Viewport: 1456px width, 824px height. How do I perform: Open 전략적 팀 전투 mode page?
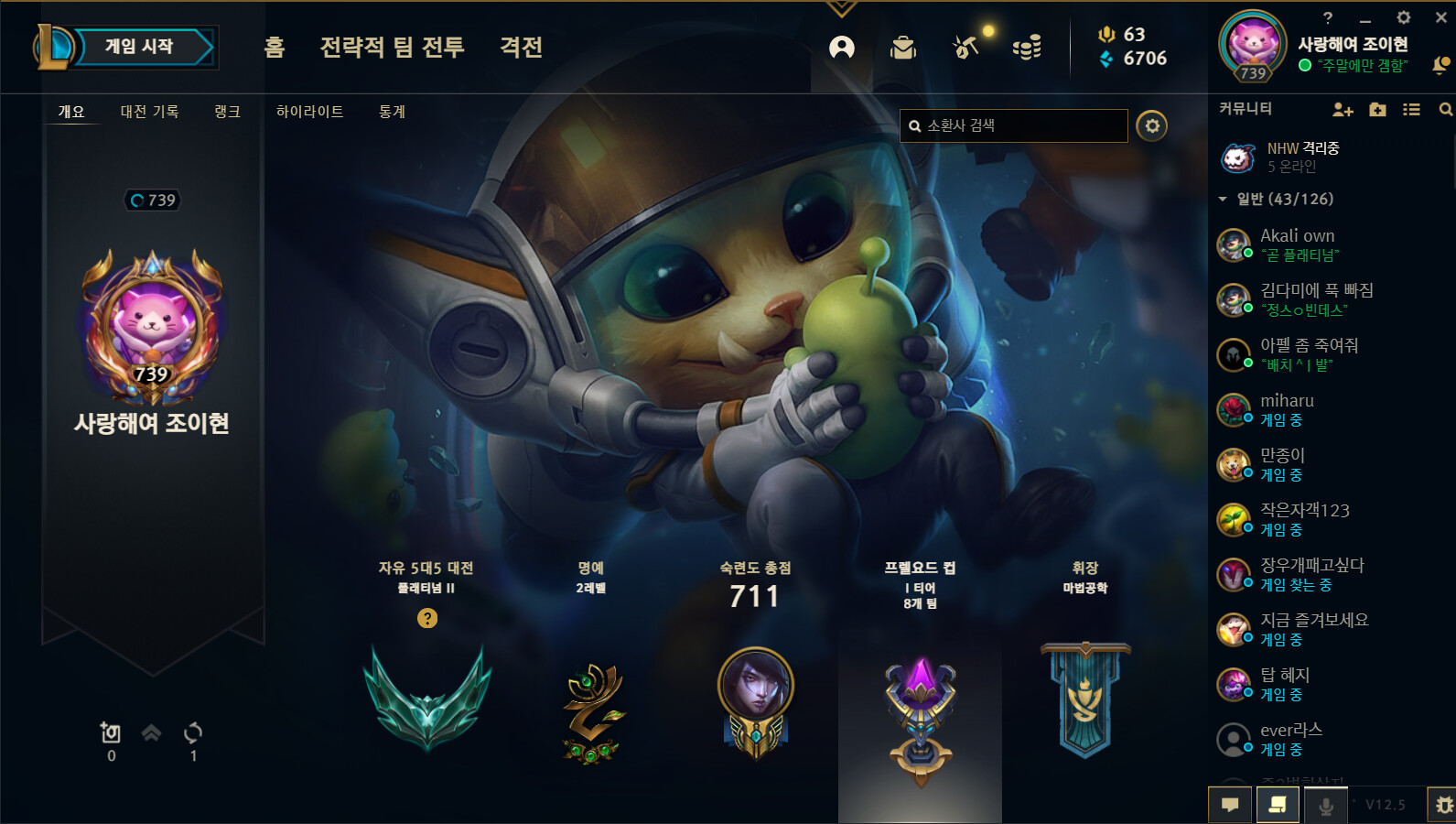(x=392, y=47)
